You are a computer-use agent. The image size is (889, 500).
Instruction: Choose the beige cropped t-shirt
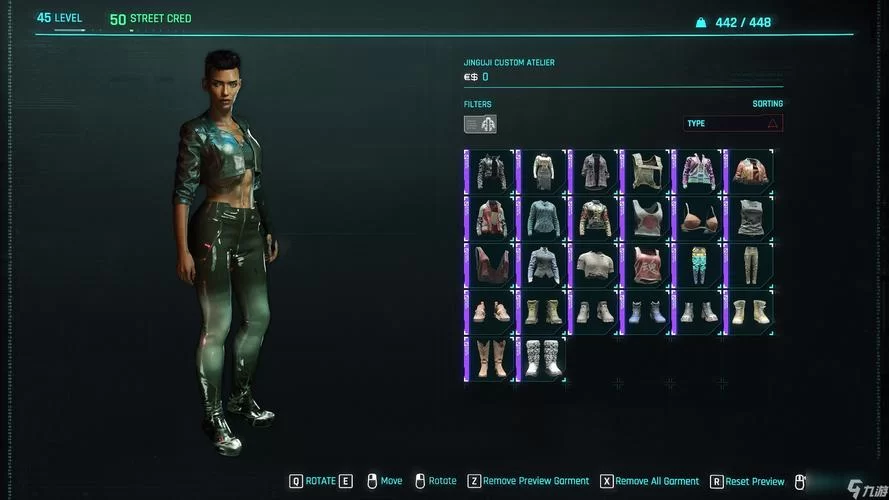click(x=595, y=265)
